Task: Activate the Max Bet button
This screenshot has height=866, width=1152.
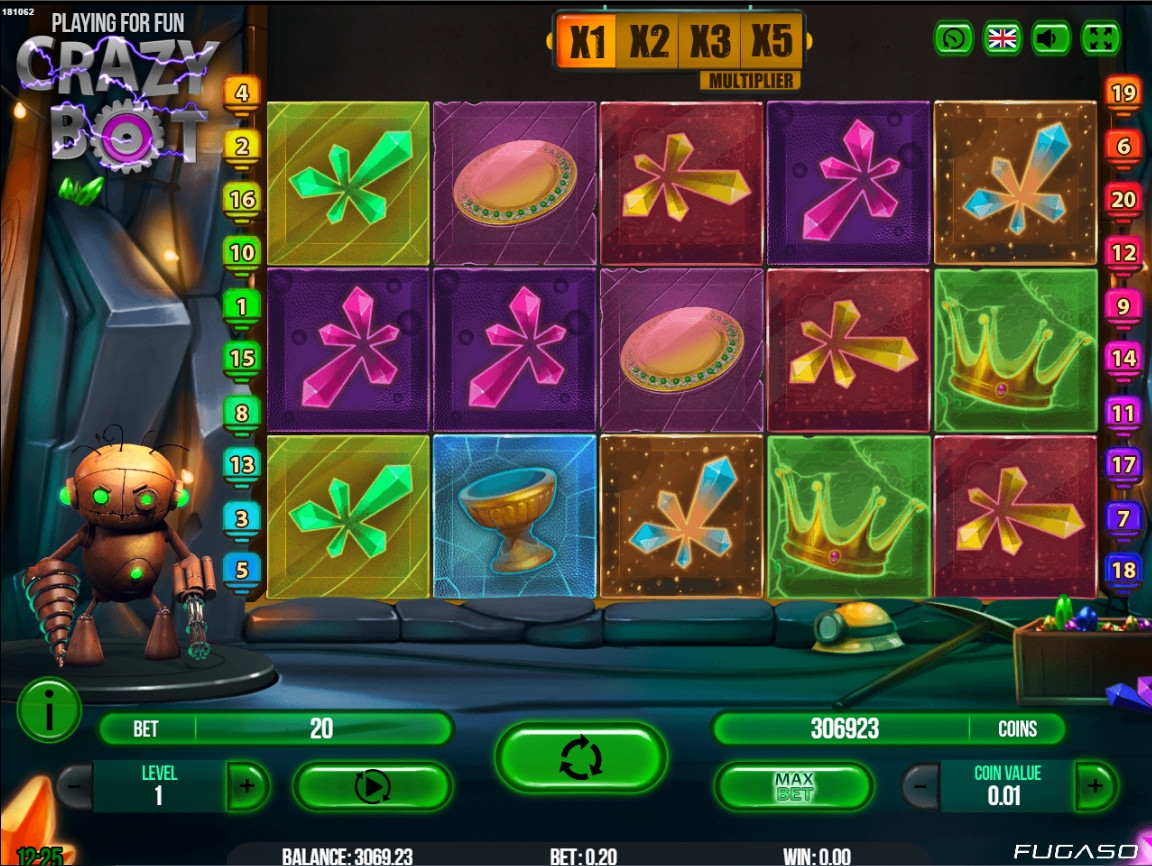Action: (x=794, y=787)
